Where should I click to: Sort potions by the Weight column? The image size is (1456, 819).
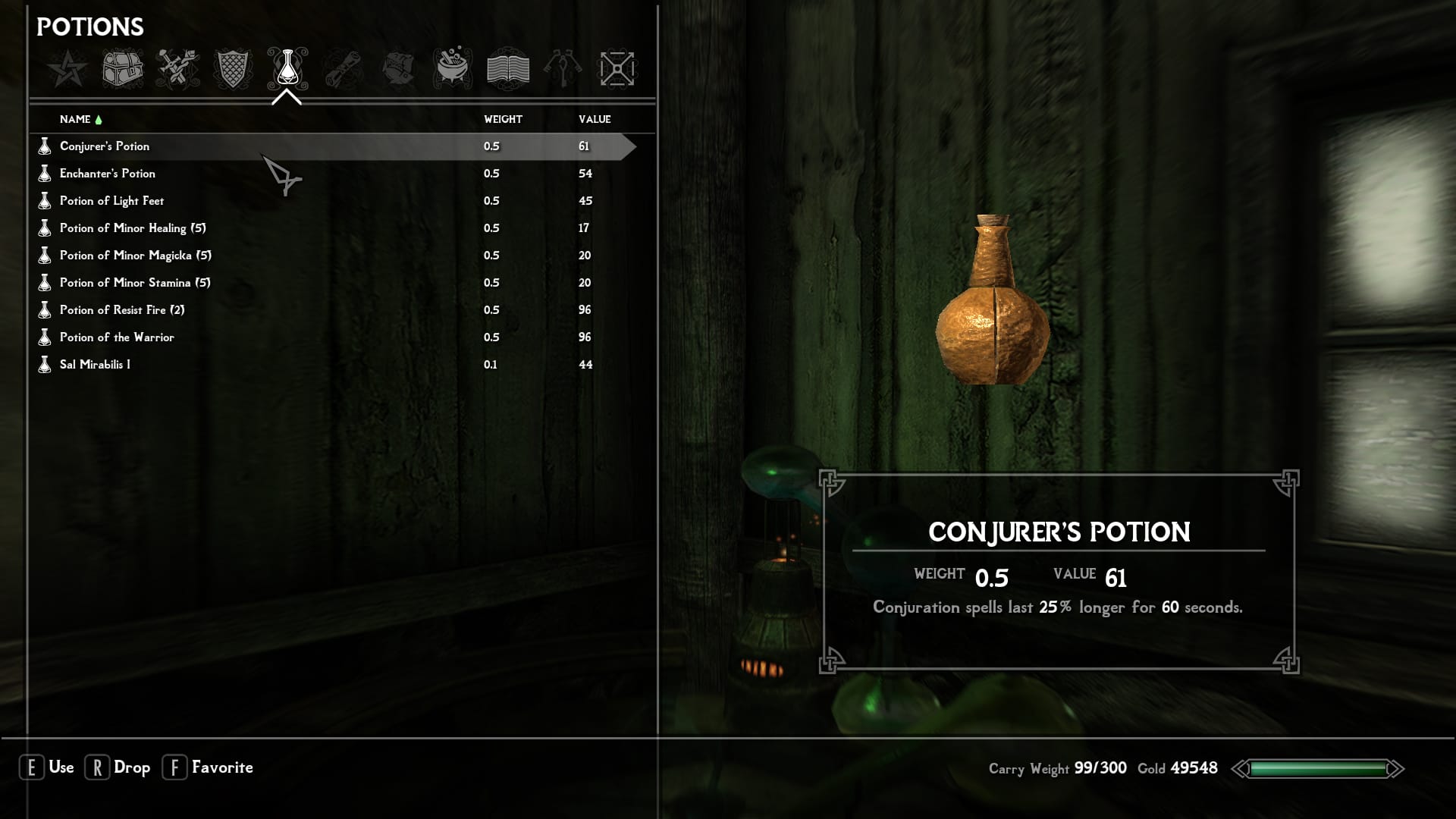tap(503, 119)
